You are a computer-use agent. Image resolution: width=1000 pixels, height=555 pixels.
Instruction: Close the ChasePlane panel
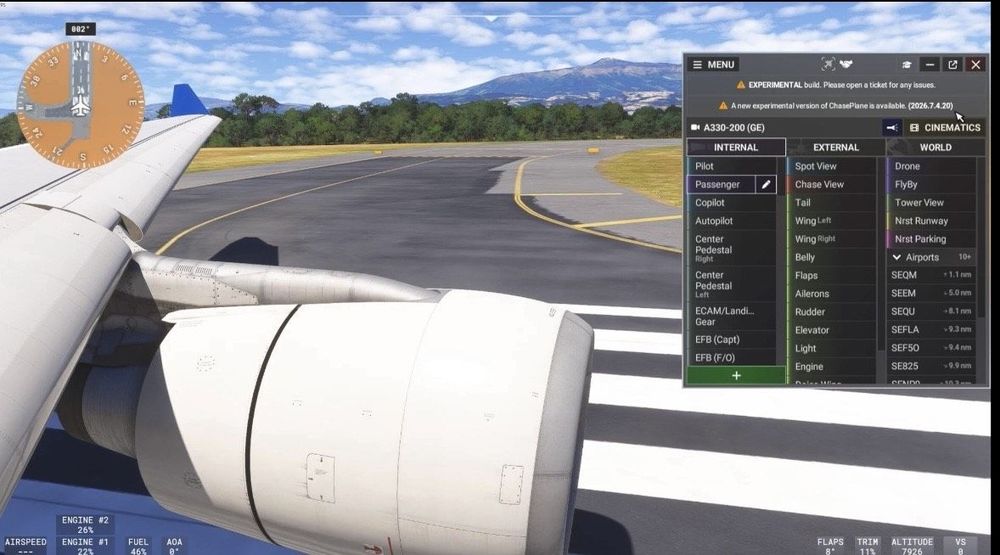pos(975,65)
